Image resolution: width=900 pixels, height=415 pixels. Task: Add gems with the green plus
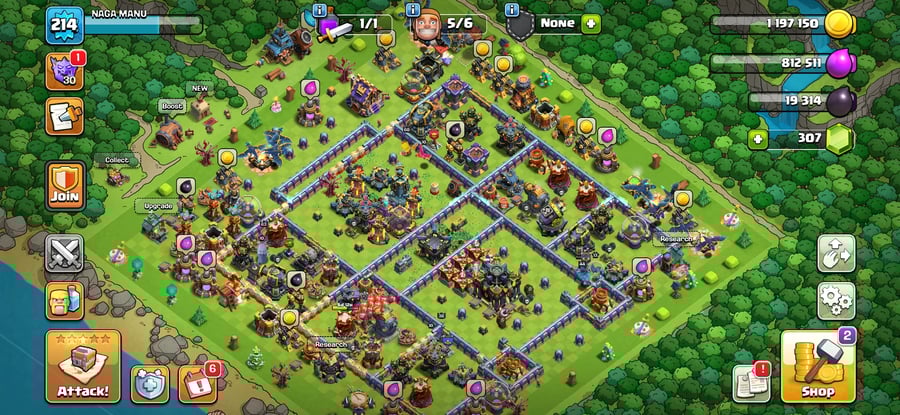pyautogui.click(x=758, y=138)
